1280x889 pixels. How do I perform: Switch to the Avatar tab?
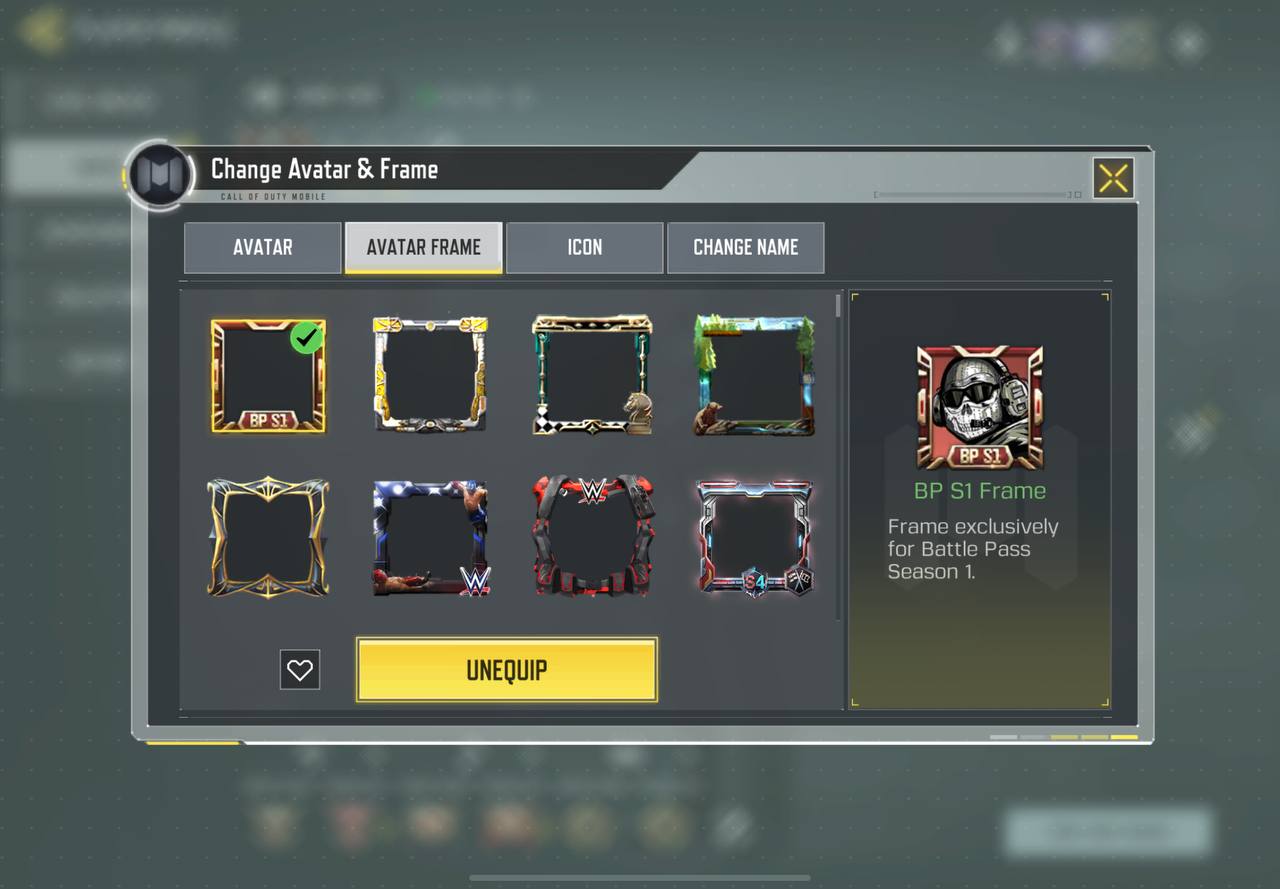262,247
